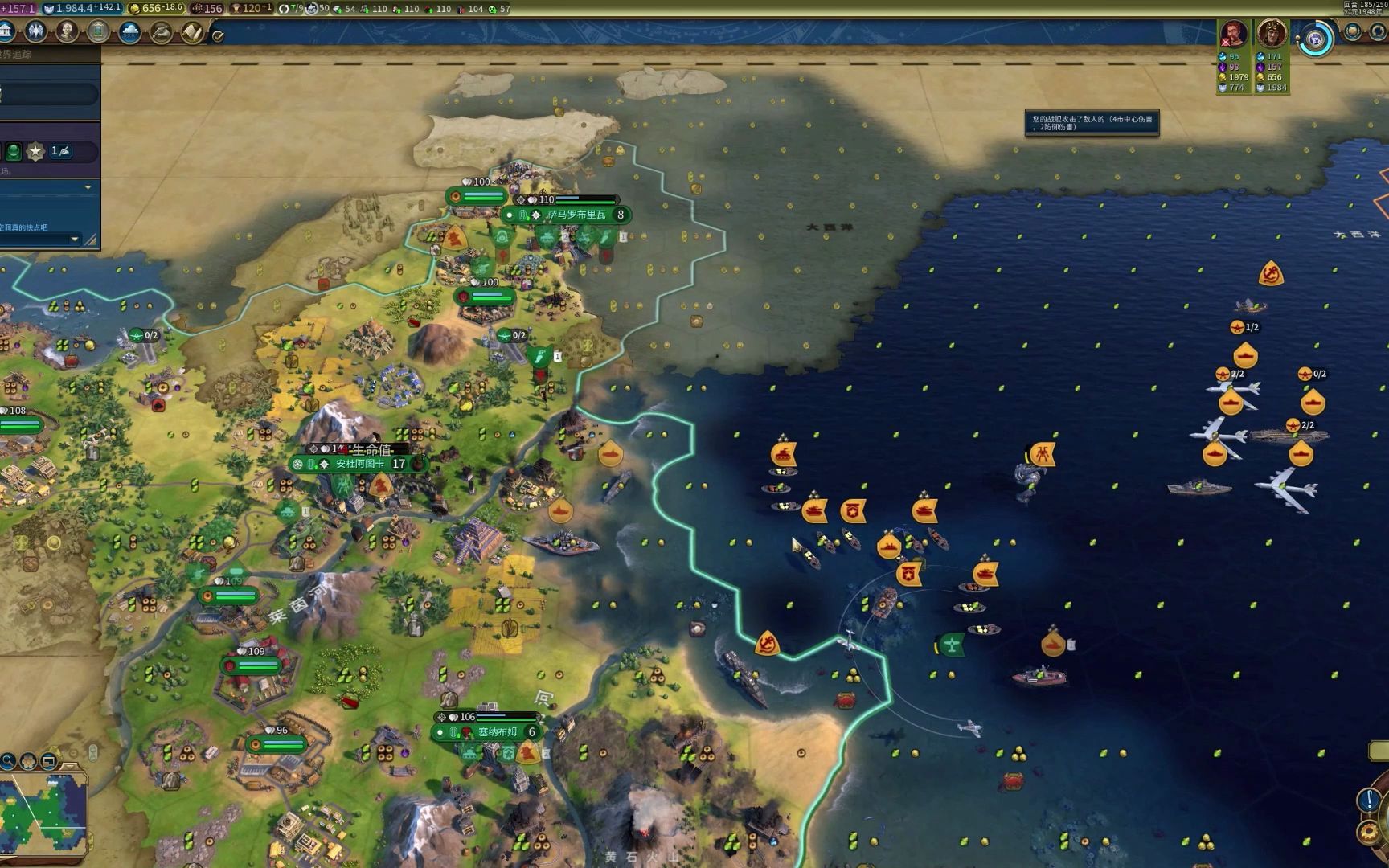Toggle the checkmark button beside the top icon row
This screenshot has height=868, width=1389.
(x=217, y=35)
